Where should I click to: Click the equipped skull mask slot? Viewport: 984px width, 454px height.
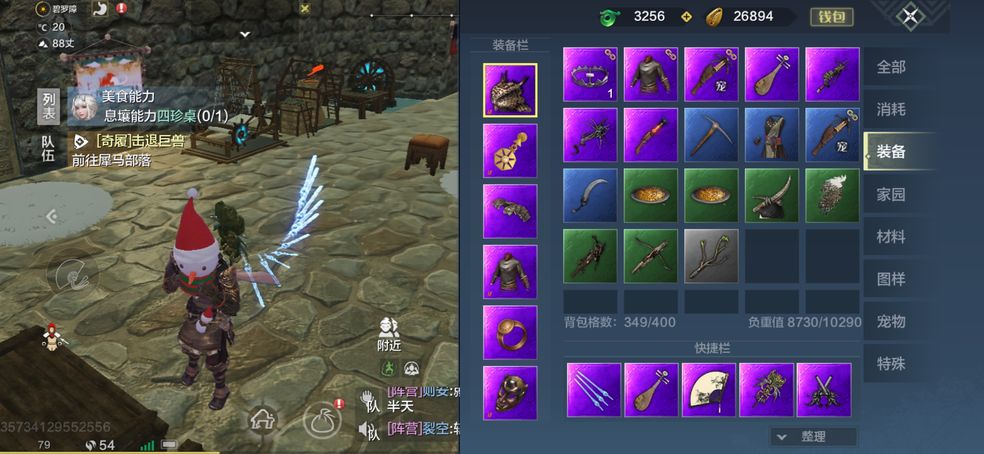(510, 392)
